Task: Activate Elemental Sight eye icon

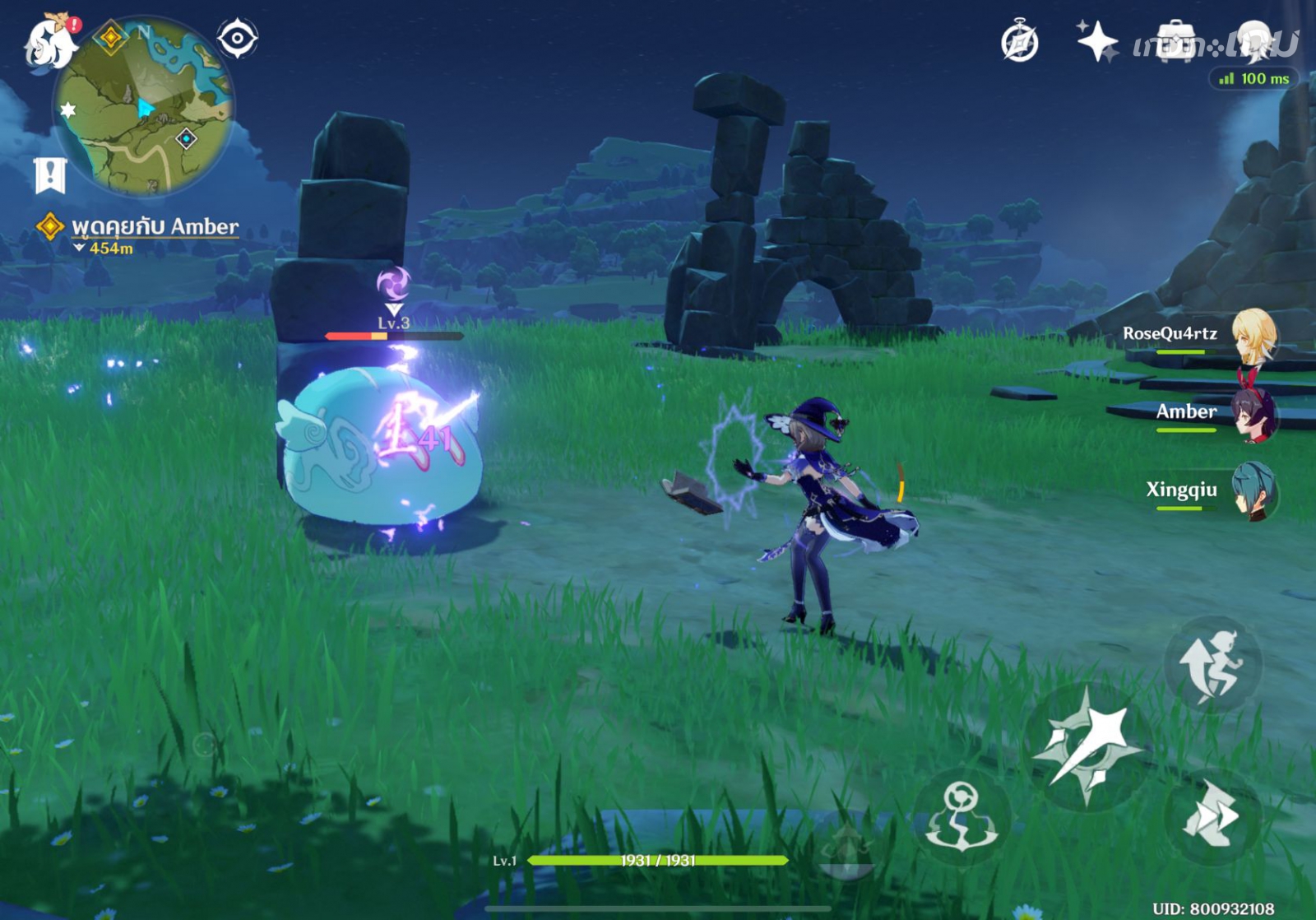Action: pyautogui.click(x=238, y=38)
